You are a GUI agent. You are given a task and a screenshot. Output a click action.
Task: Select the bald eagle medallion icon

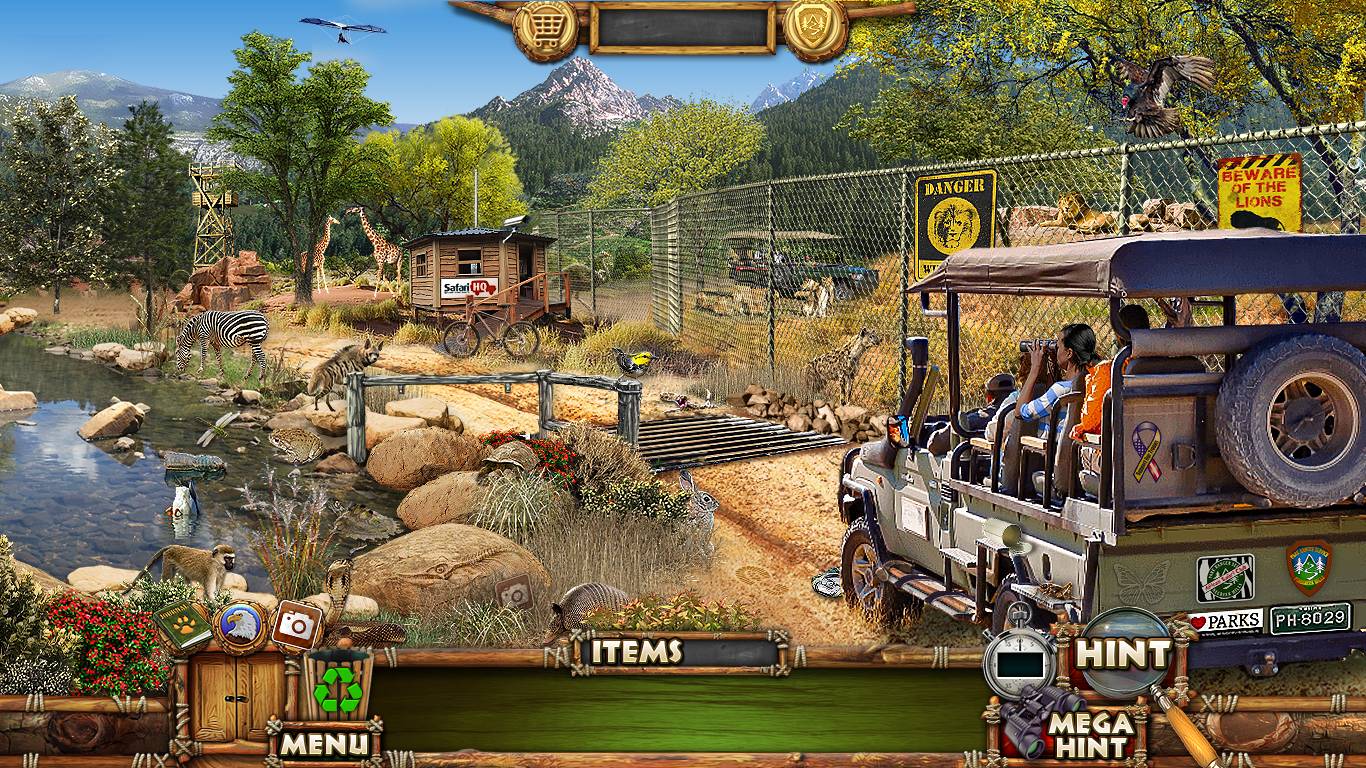(x=240, y=627)
